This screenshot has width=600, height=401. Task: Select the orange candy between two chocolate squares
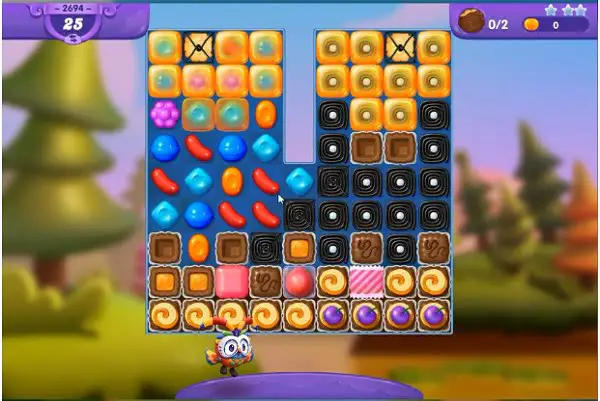[x=198, y=247]
